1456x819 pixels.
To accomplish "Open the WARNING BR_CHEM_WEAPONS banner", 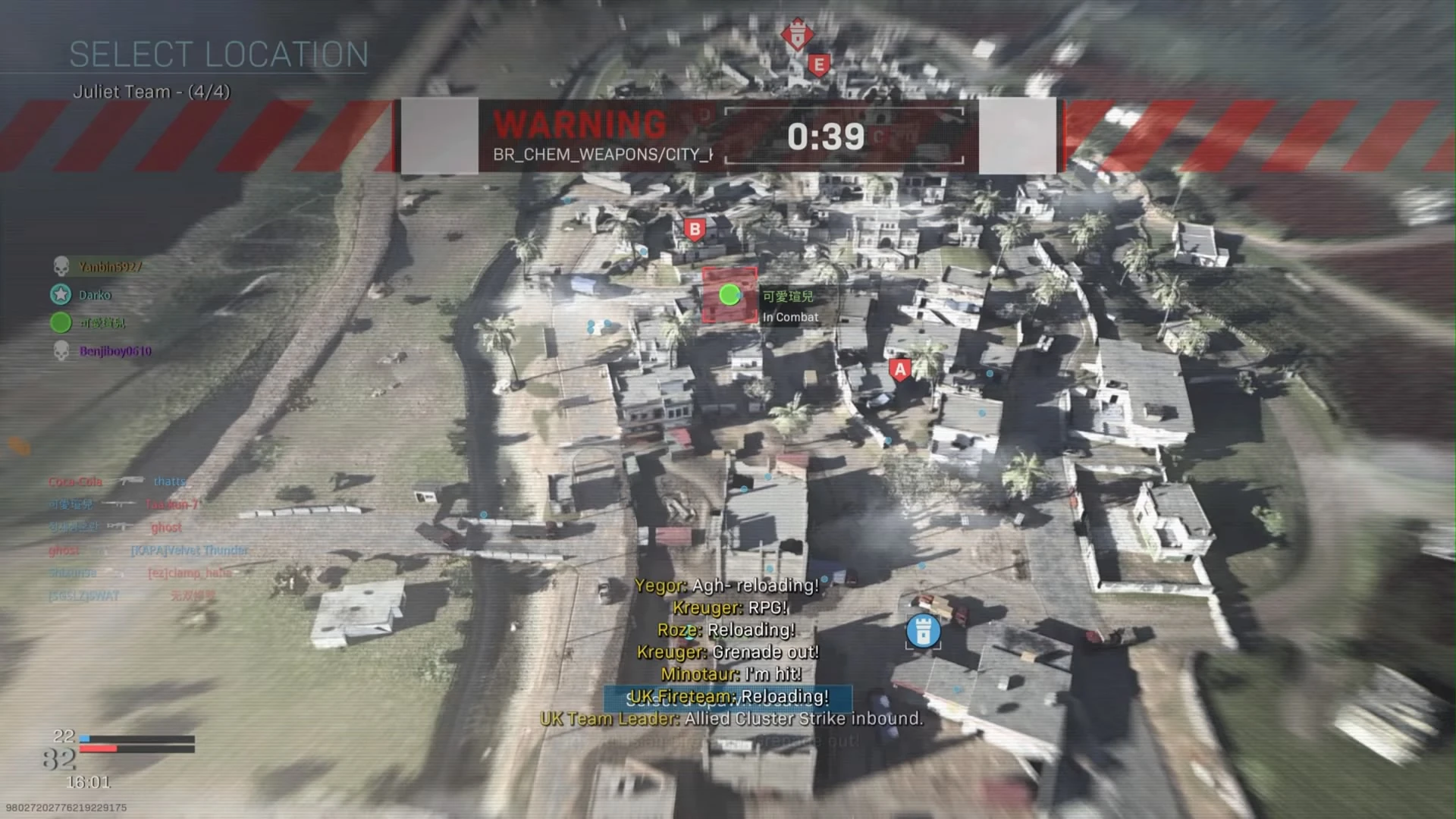I will [x=579, y=135].
